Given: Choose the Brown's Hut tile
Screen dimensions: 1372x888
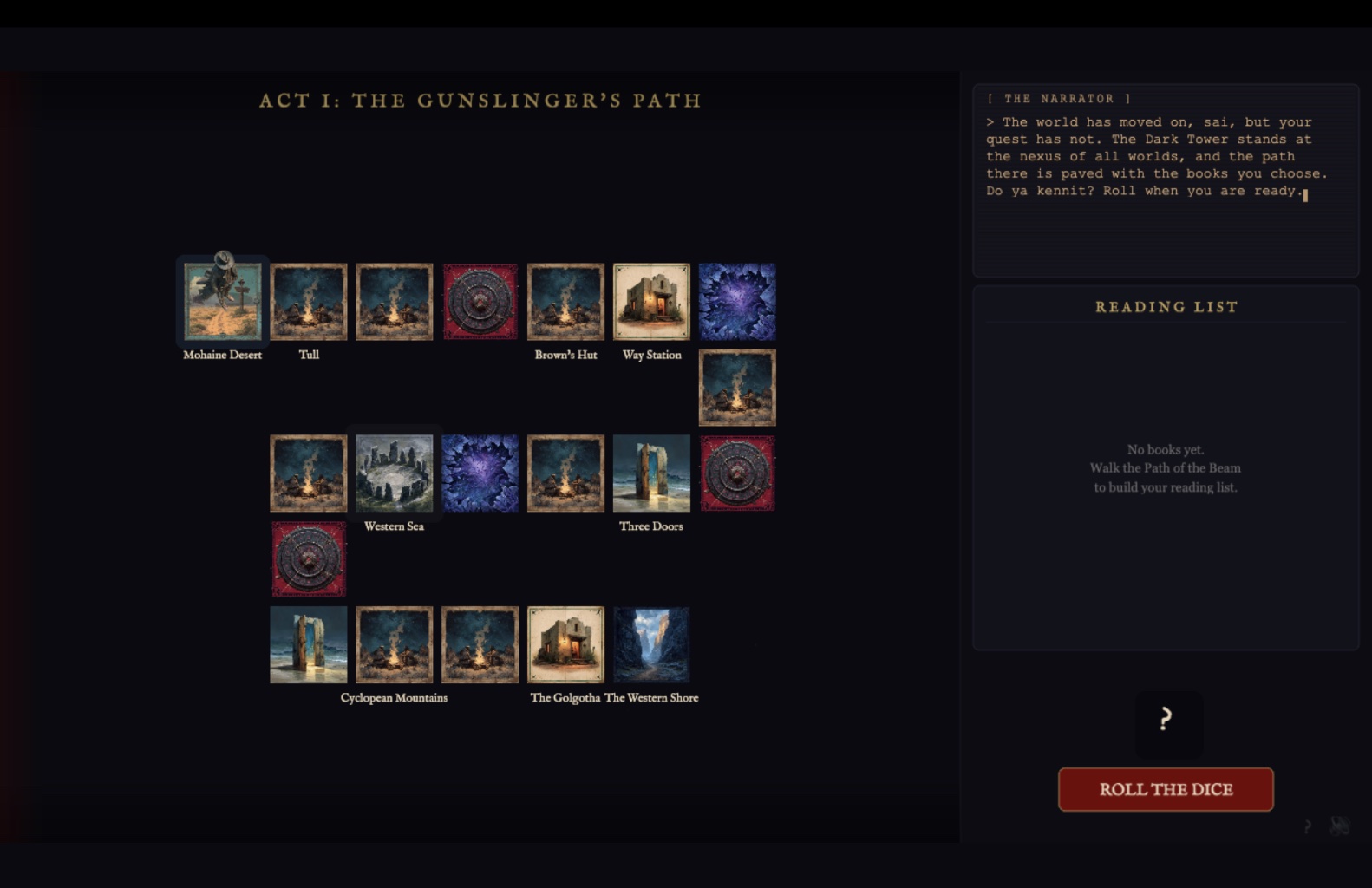Looking at the screenshot, I should (x=565, y=302).
